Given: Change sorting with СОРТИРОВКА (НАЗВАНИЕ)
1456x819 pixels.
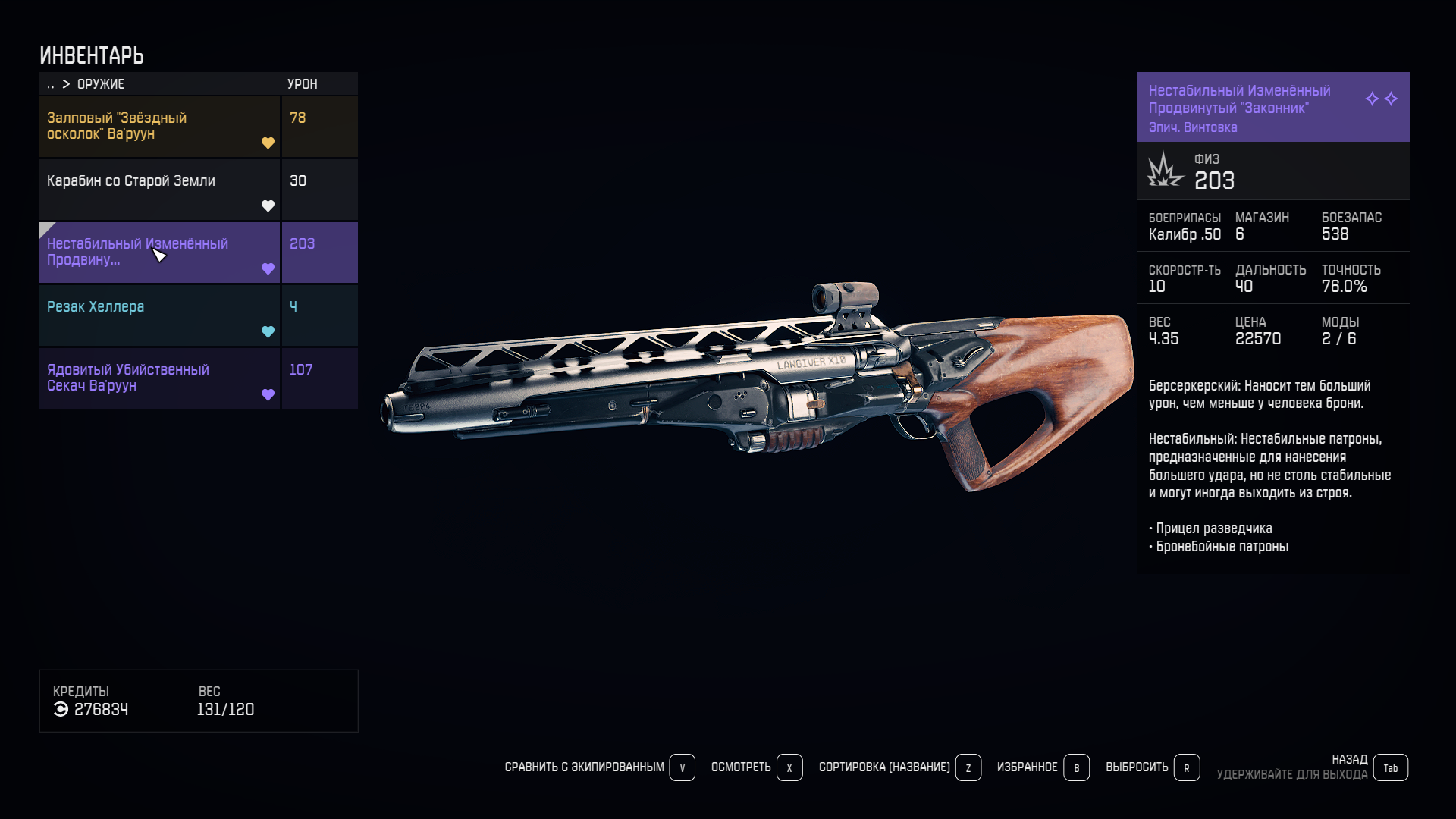Looking at the screenshot, I should point(899,767).
